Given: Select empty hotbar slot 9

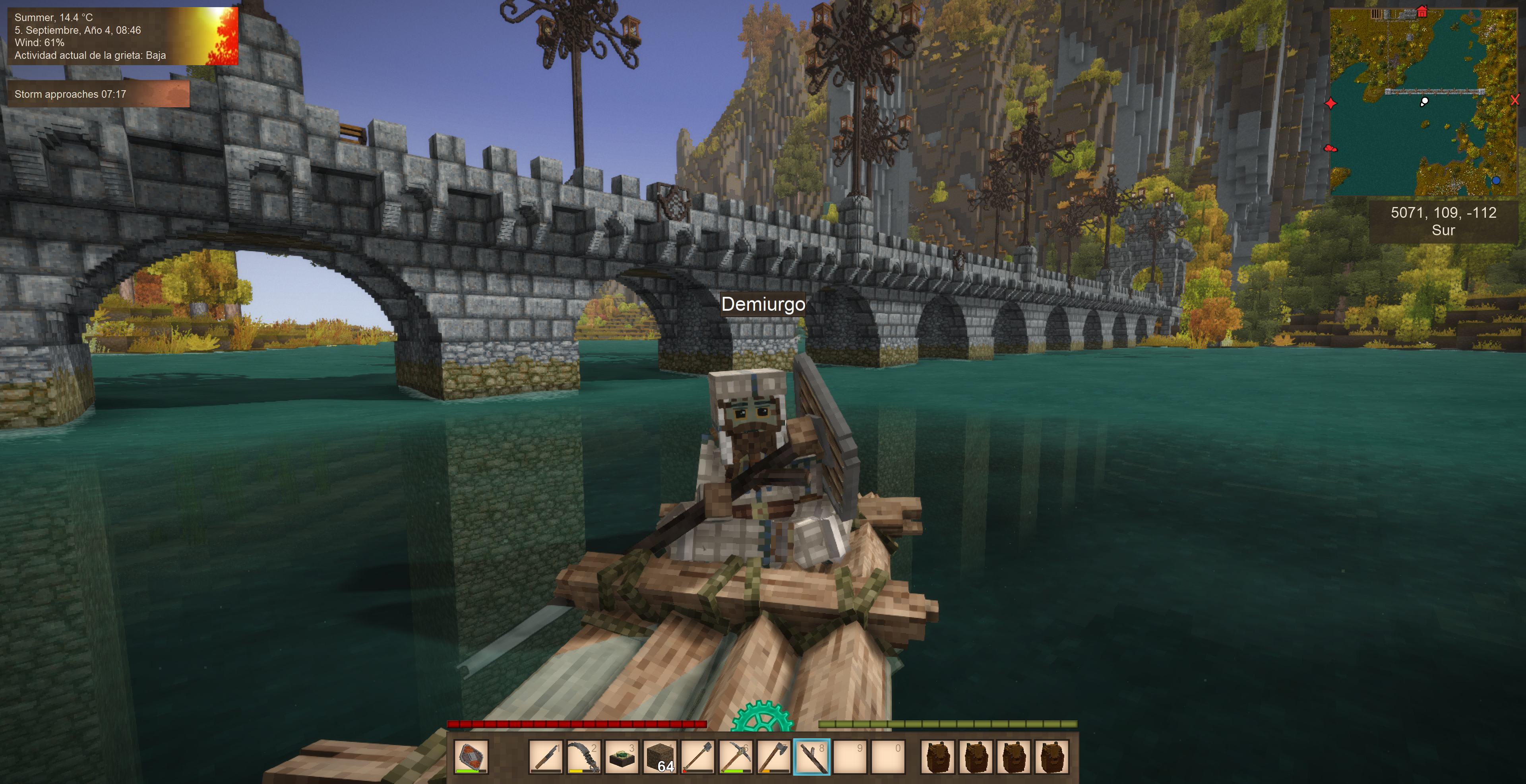Looking at the screenshot, I should click(x=850, y=757).
